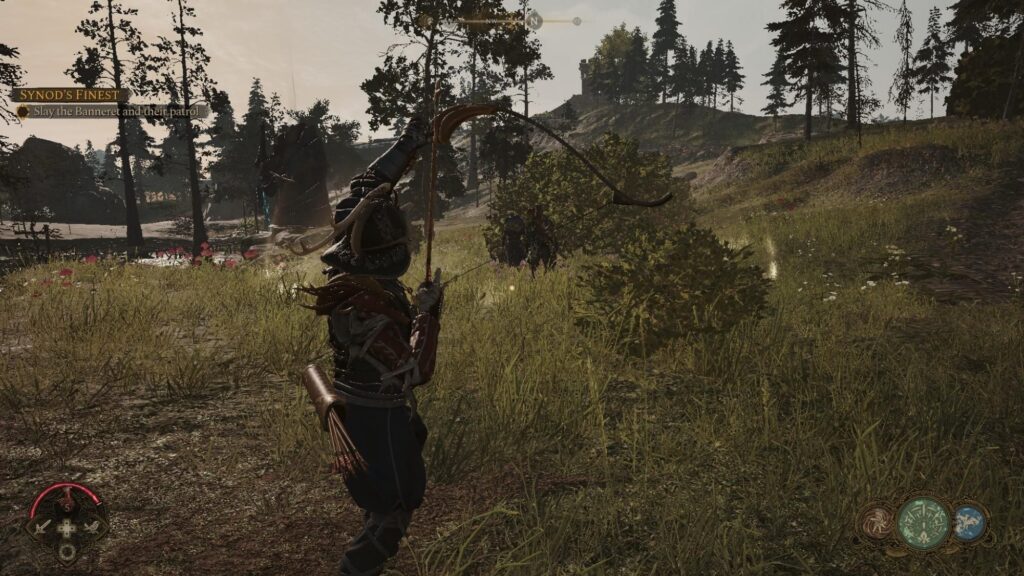This screenshot has height=576, width=1024.
Task: Use the red health potion slot
Action: pyautogui.click(x=66, y=498)
